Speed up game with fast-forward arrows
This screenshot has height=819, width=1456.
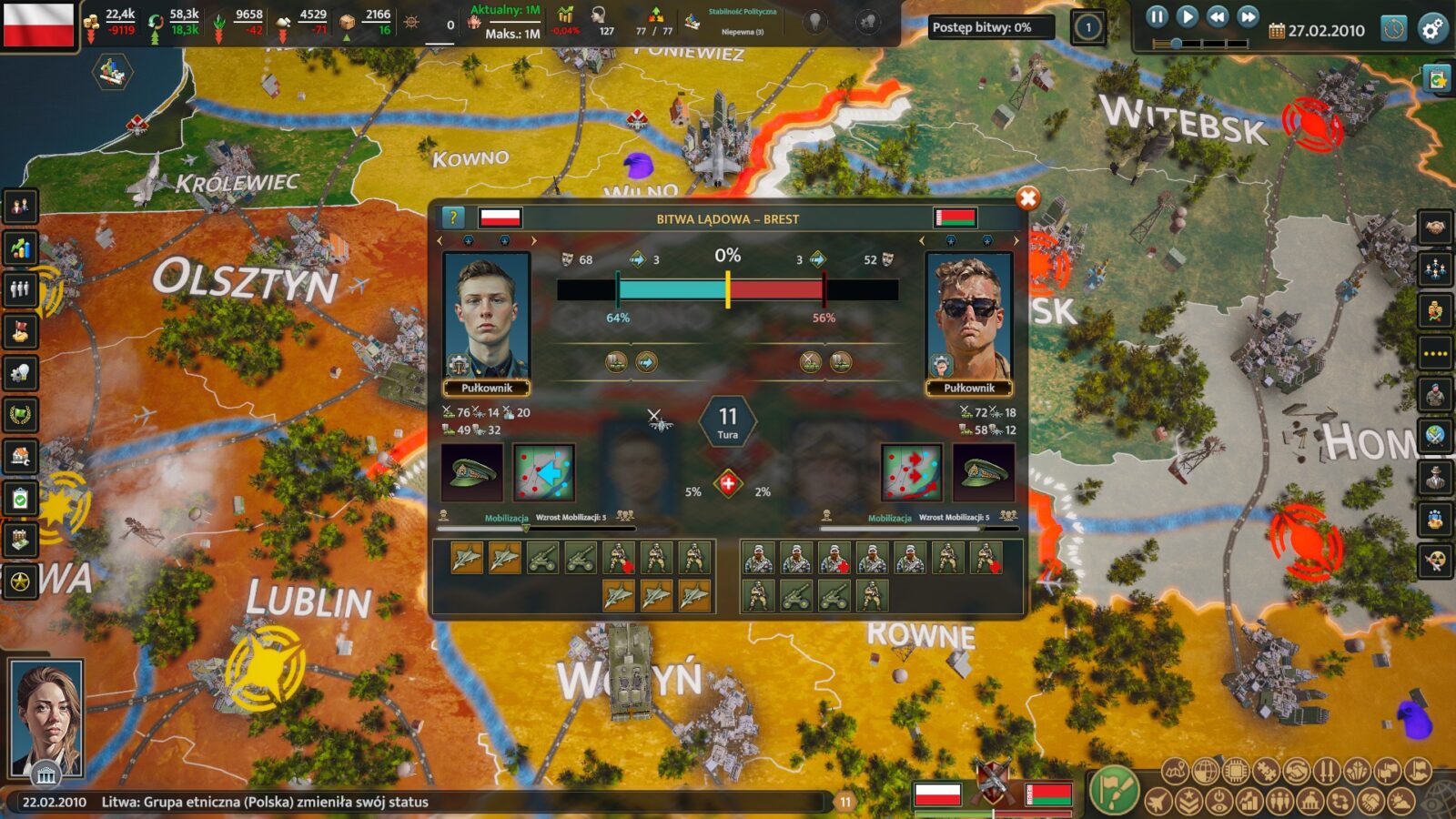pos(1249,16)
